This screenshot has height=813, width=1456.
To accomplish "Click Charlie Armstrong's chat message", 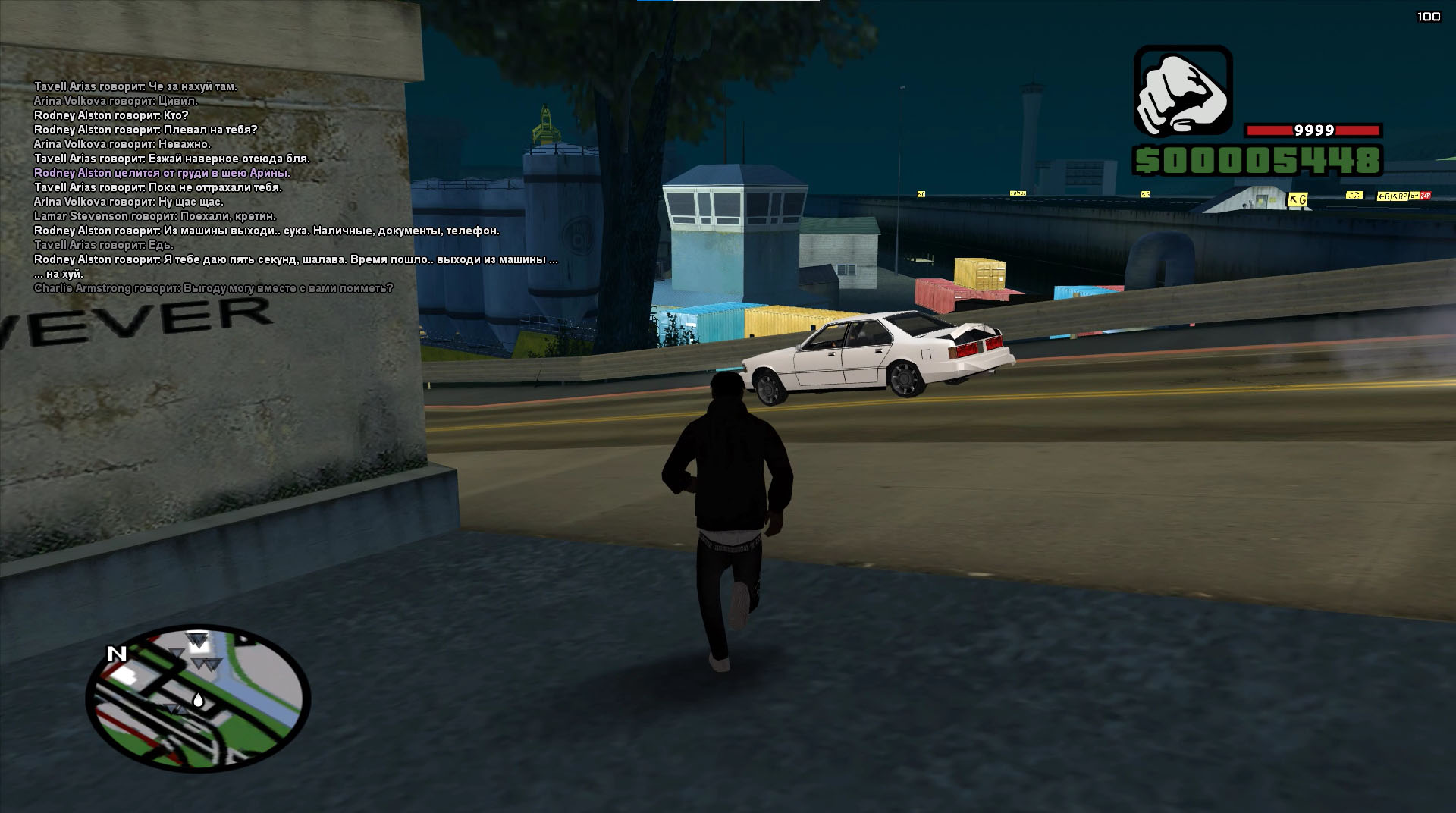I will coord(213,288).
